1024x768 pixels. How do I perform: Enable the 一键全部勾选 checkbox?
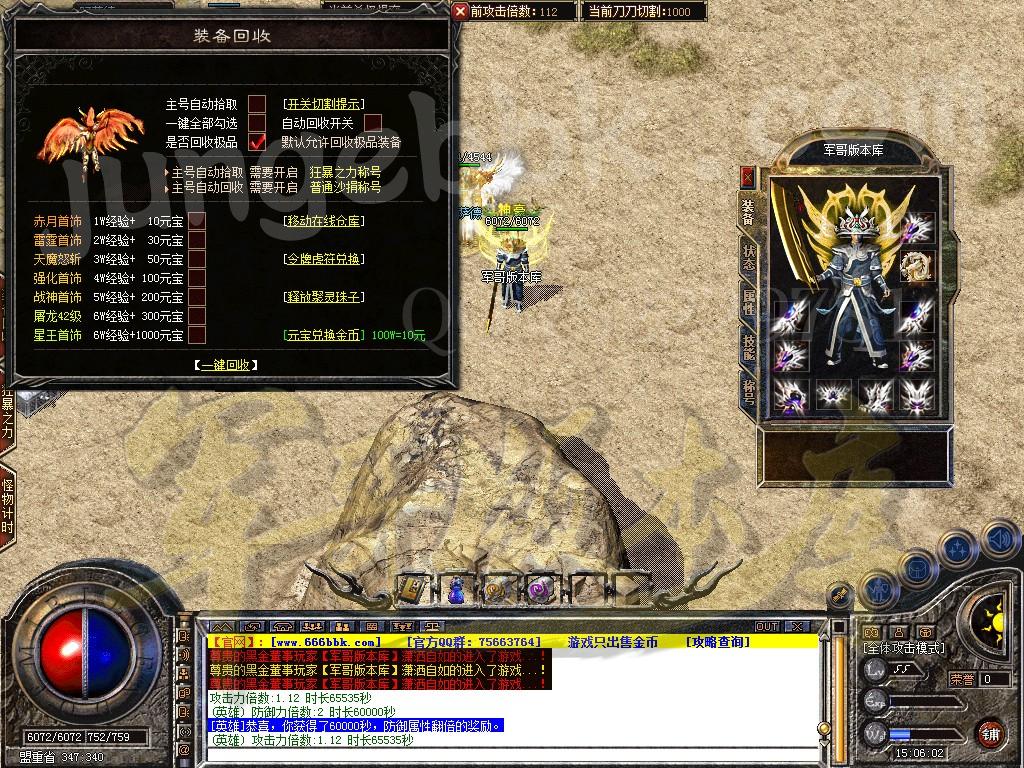click(x=257, y=123)
